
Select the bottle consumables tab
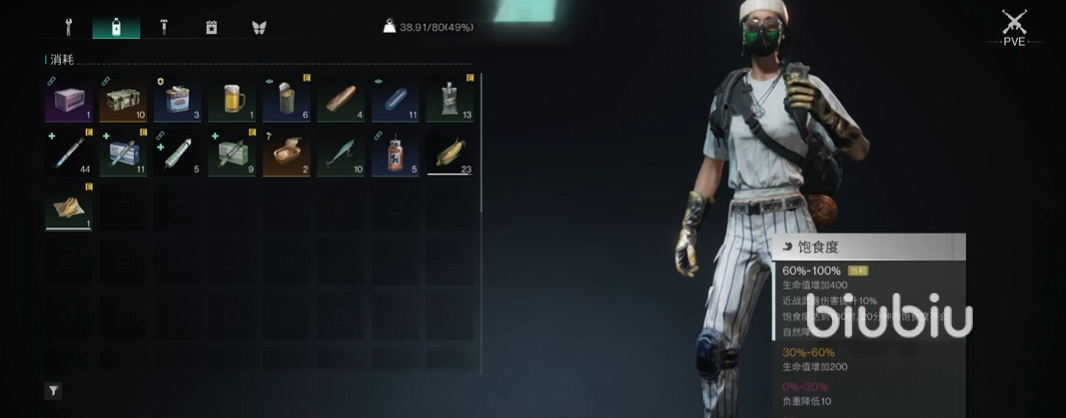(116, 27)
